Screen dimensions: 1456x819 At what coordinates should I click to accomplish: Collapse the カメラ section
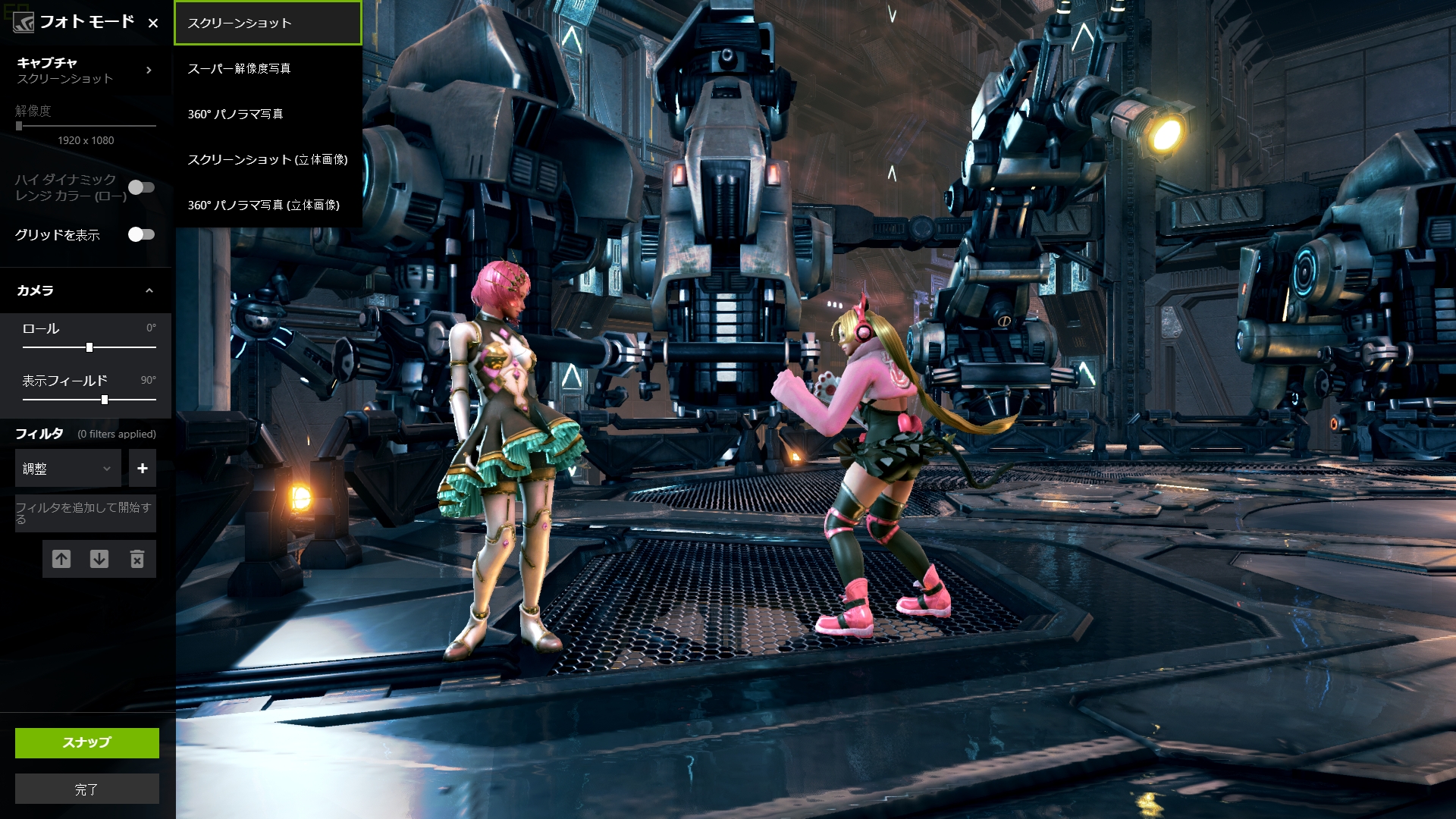[149, 290]
